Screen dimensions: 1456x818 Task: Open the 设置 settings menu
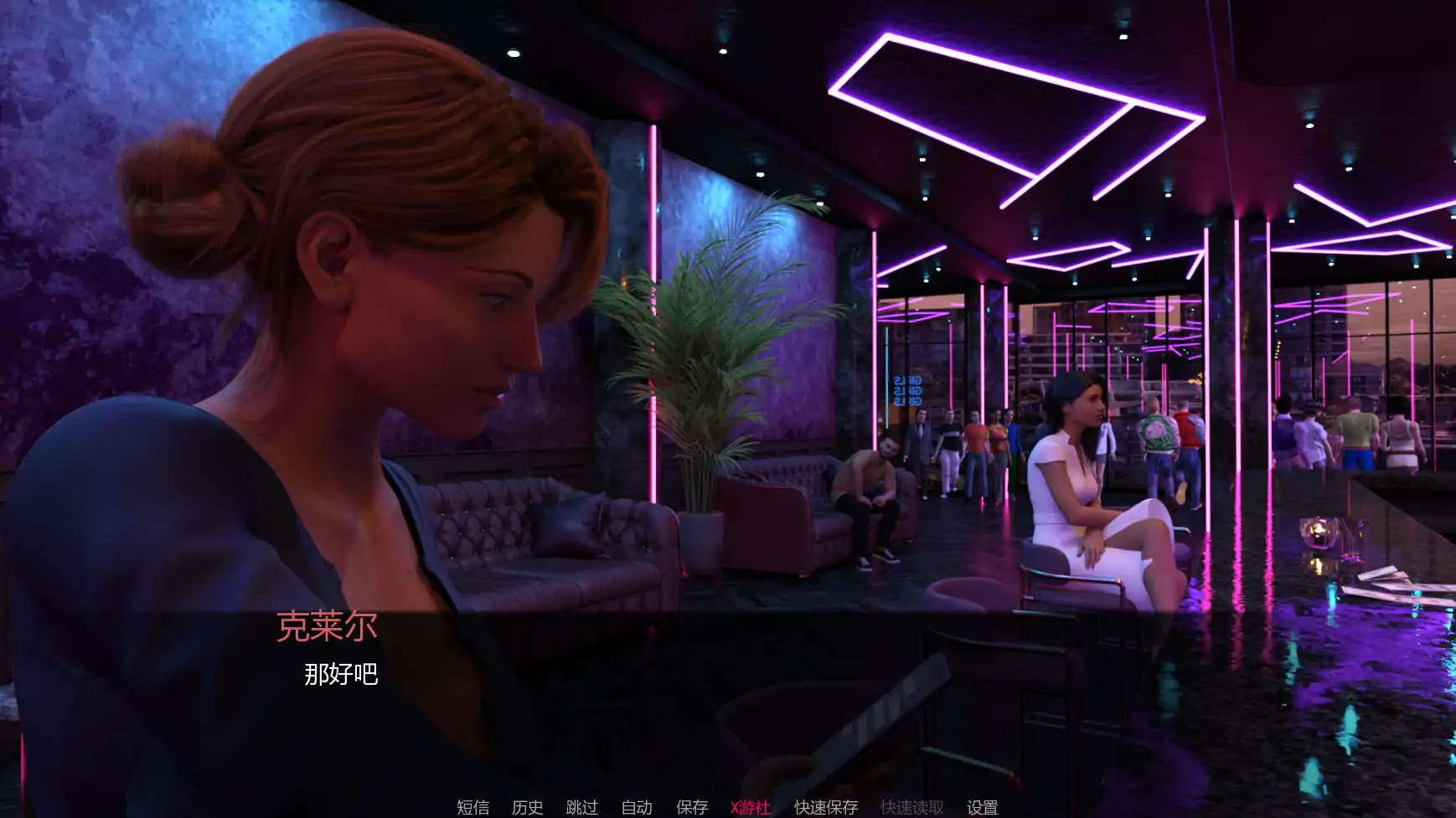(x=982, y=807)
